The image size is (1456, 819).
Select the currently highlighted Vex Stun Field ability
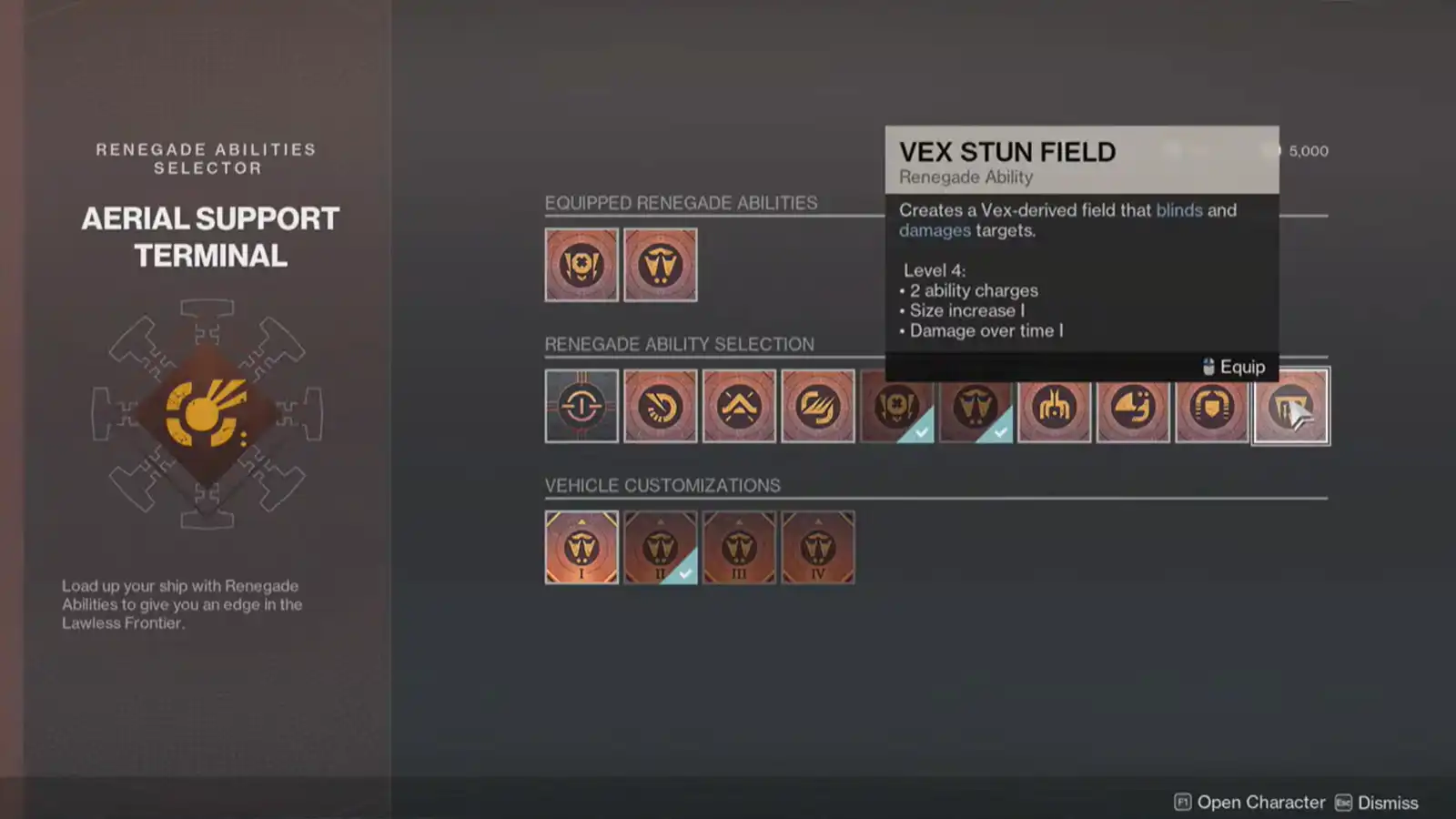pyautogui.click(x=1290, y=407)
